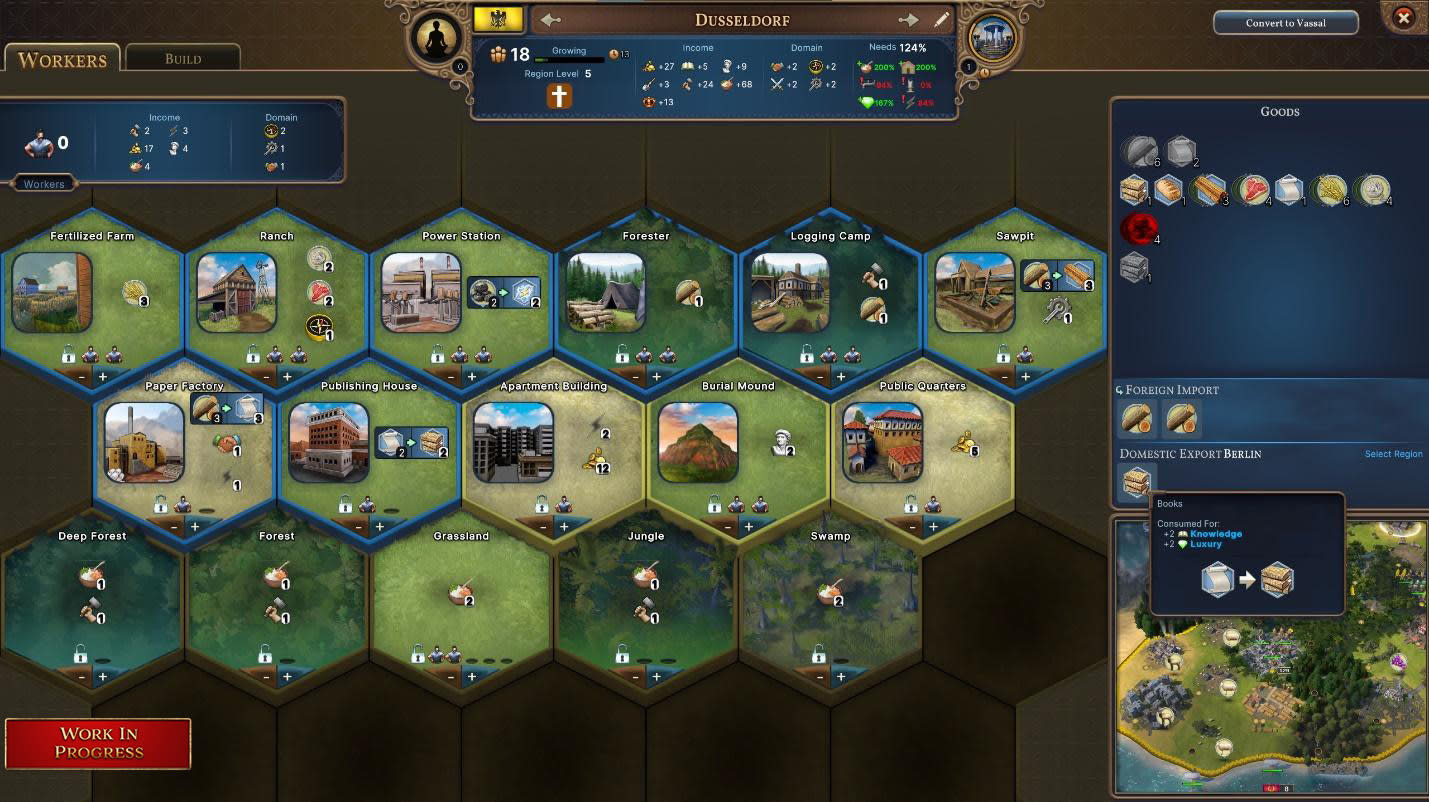This screenshot has width=1429, height=802.
Task: Add a worker to the Swamp tile
Action: click(841, 677)
